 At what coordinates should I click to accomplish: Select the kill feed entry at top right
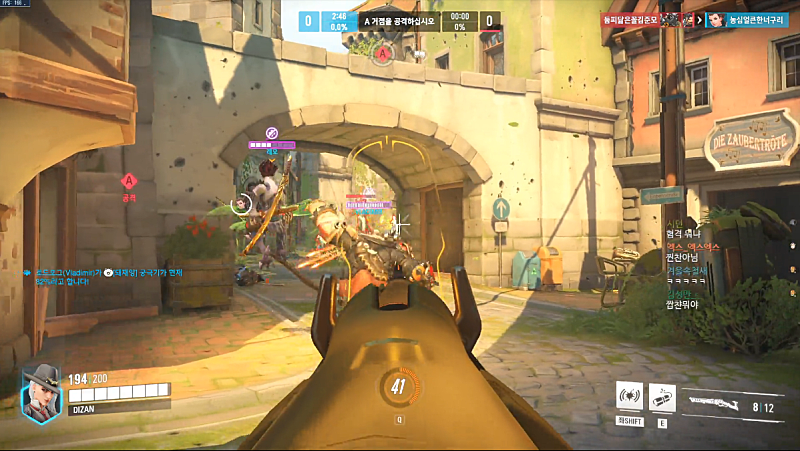pos(702,19)
